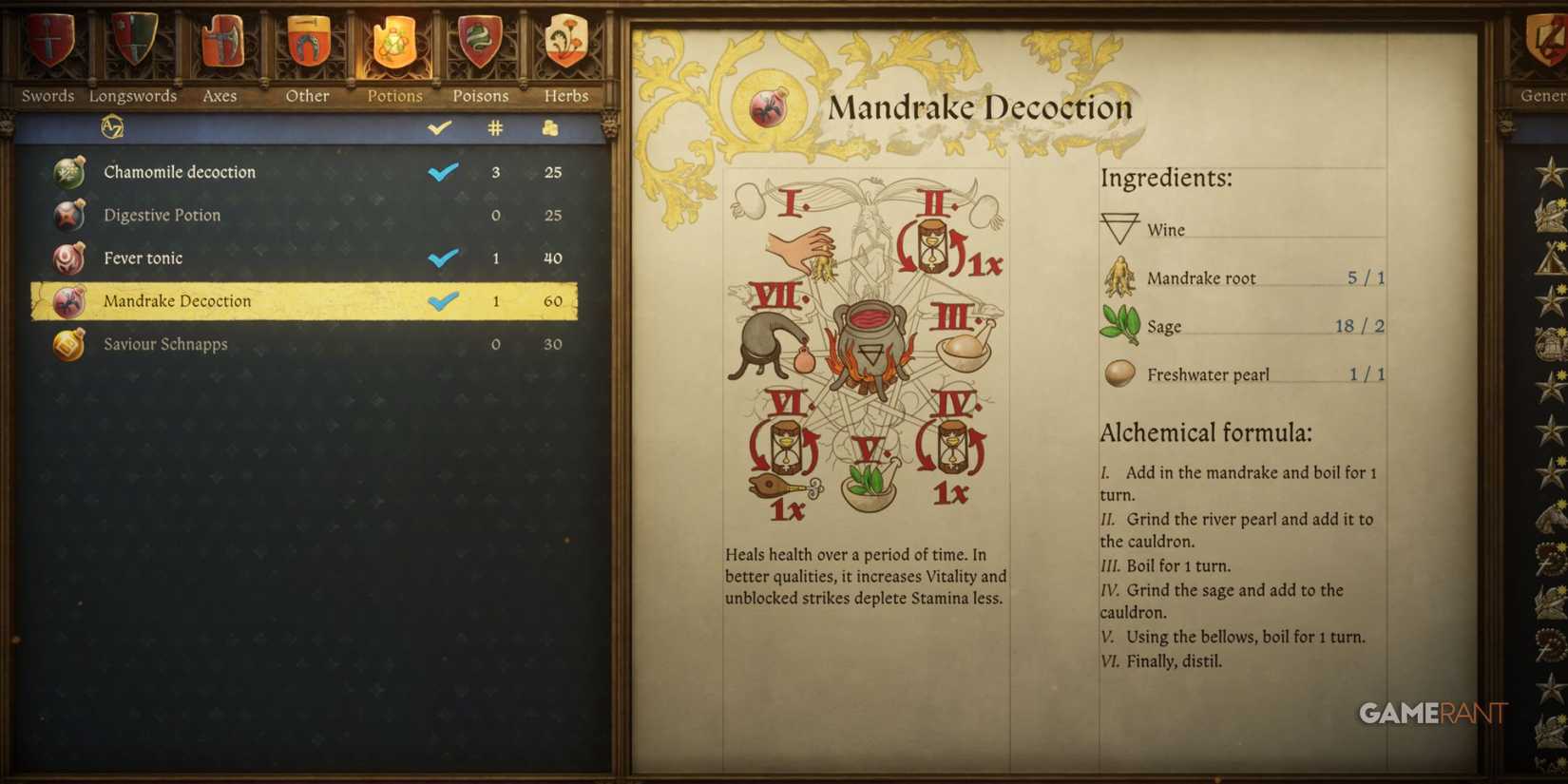Open the A-Z alphabetical sort control
Image resolution: width=1568 pixels, height=784 pixels.
pos(111,126)
